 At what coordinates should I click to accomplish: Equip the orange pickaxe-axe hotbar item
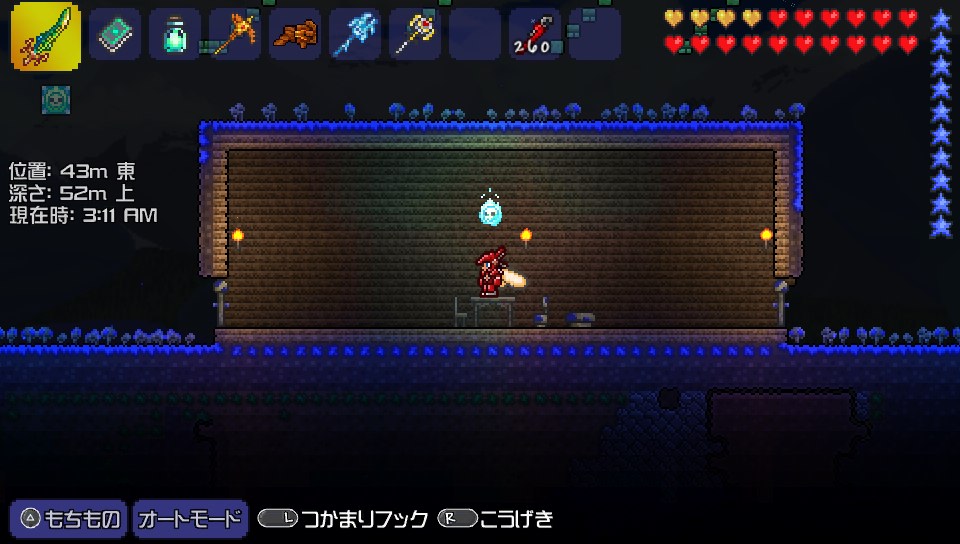click(x=235, y=34)
